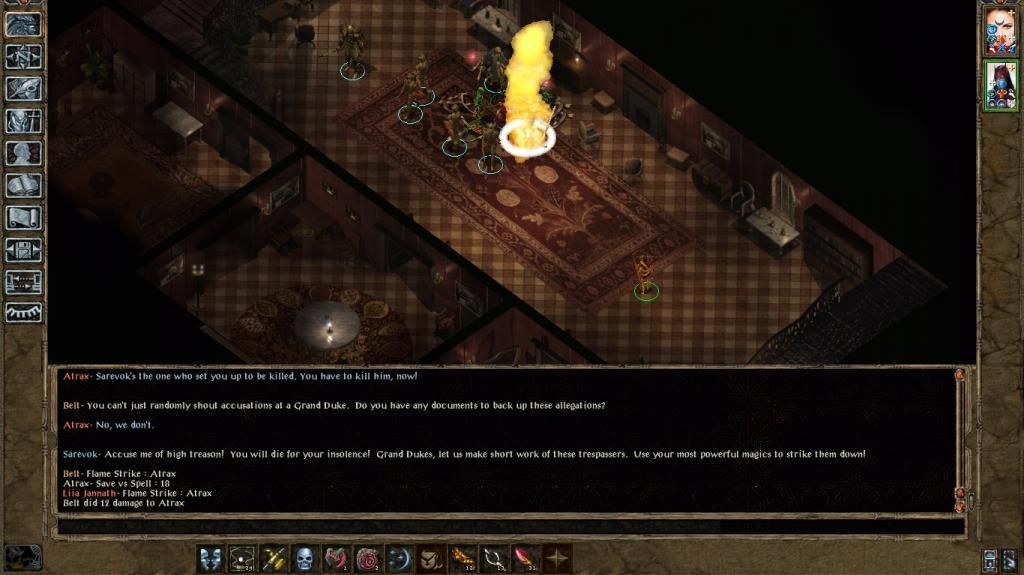Open the brown satchel bag slot
This screenshot has height=575, width=1024.
(432, 559)
